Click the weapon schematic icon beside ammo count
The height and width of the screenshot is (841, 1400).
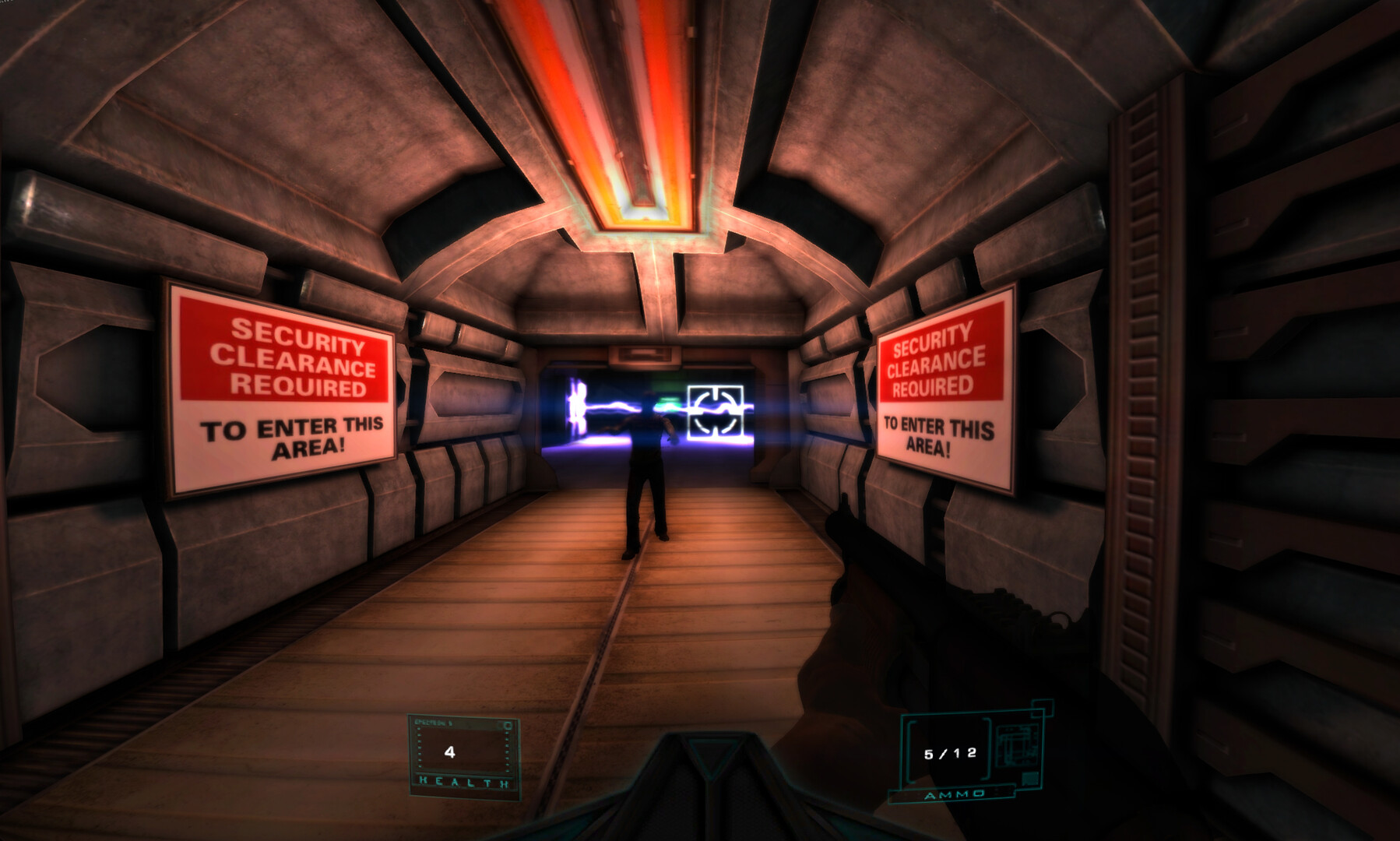1015,746
